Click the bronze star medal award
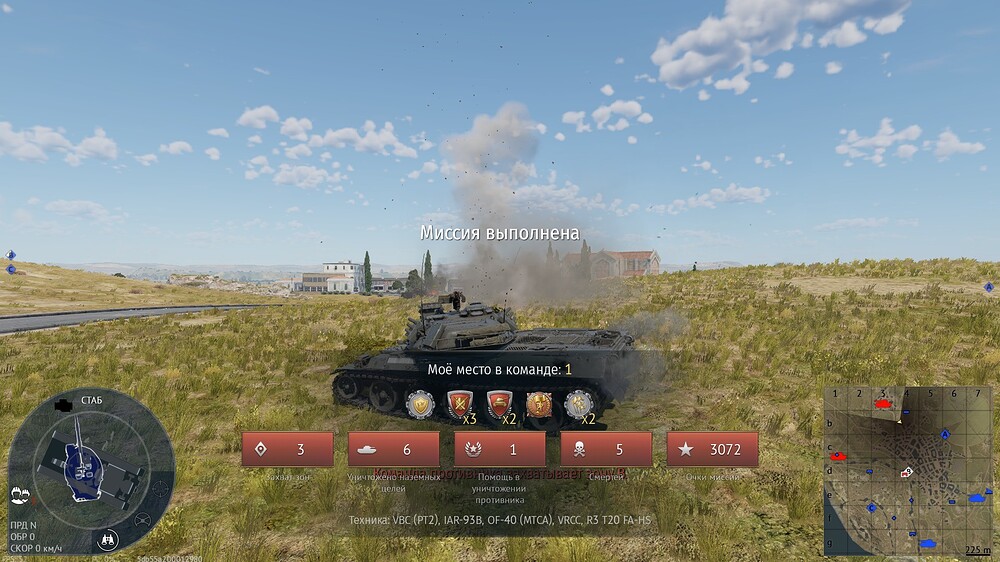1000x562 pixels. click(x=538, y=404)
